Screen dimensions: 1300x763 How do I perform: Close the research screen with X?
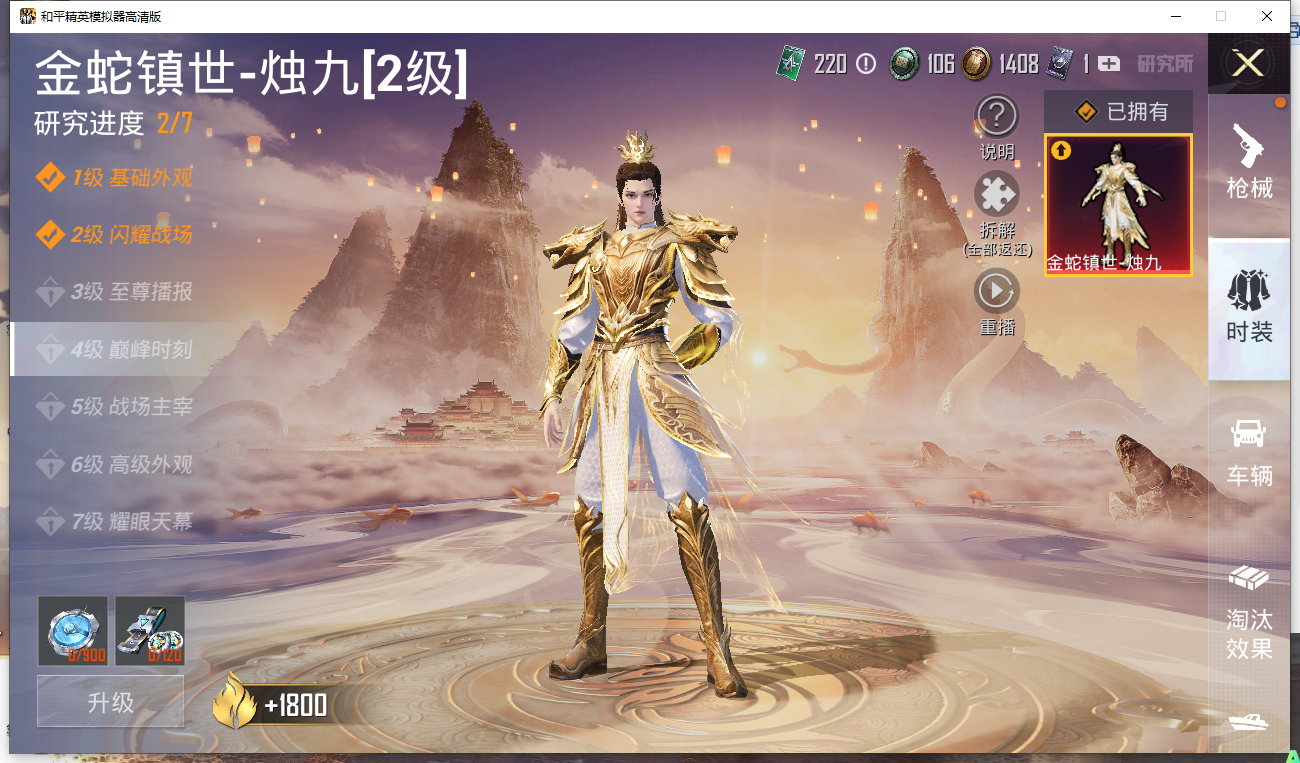[x=1248, y=64]
